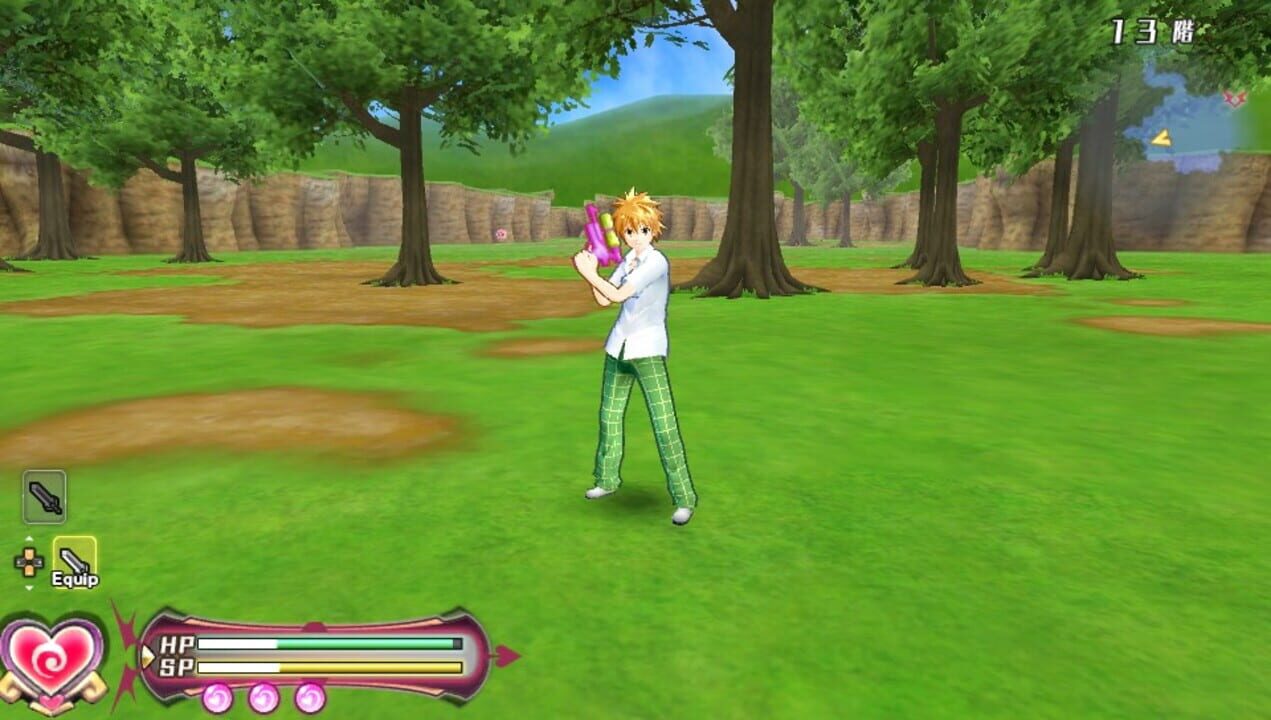Image resolution: width=1271 pixels, height=720 pixels.
Task: Click the dark sword slot above Equip
Action: [x=44, y=496]
